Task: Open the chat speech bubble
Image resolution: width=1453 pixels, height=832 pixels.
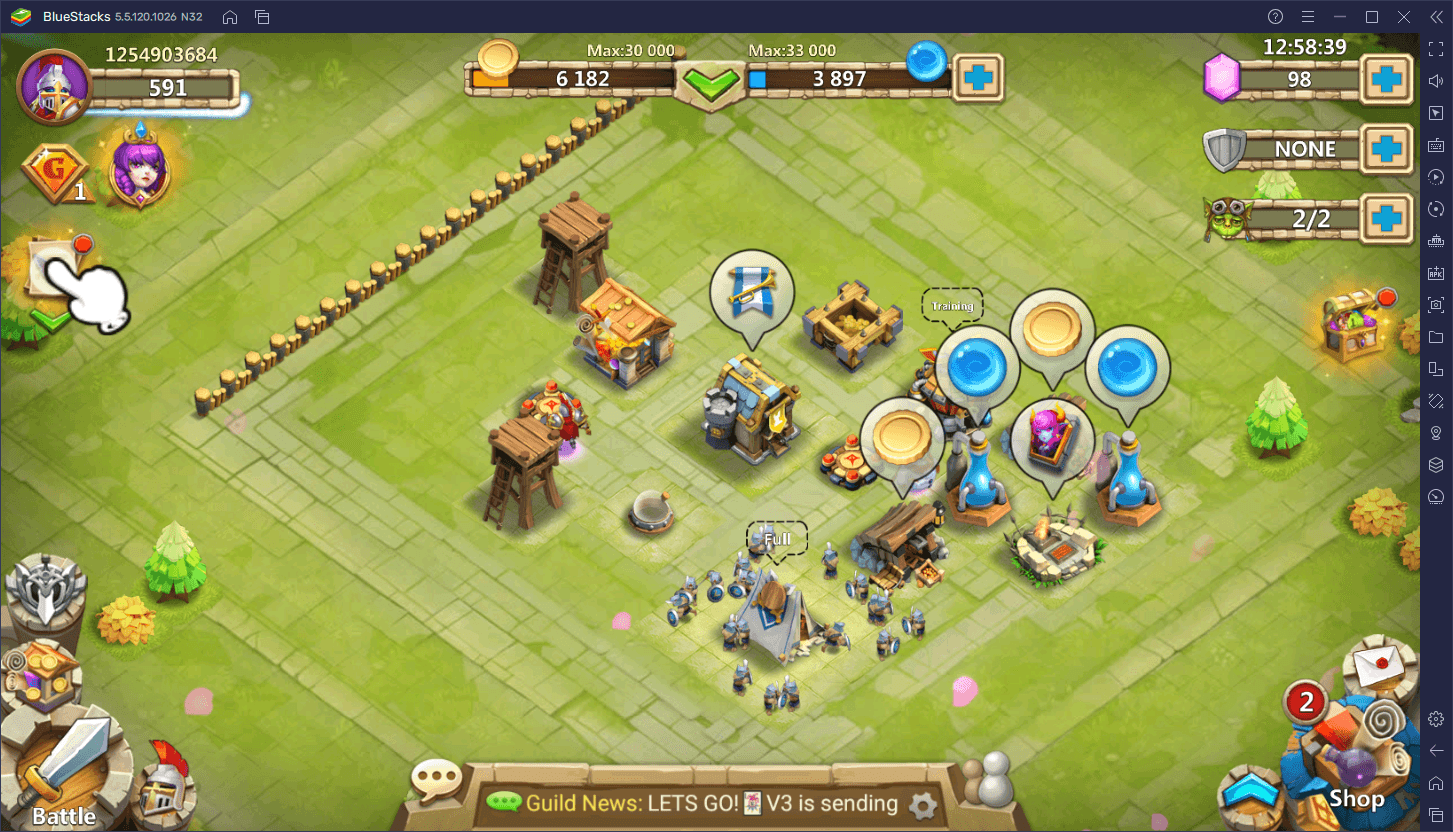Action: [436, 778]
